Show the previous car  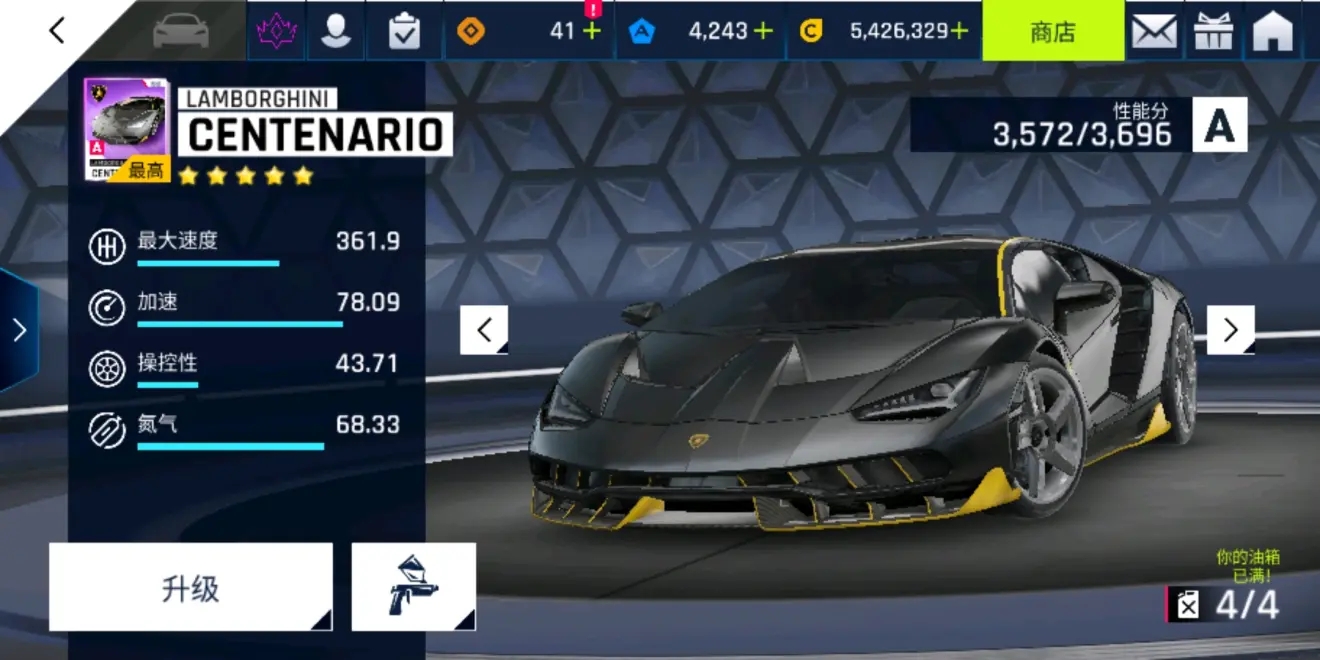coord(484,330)
